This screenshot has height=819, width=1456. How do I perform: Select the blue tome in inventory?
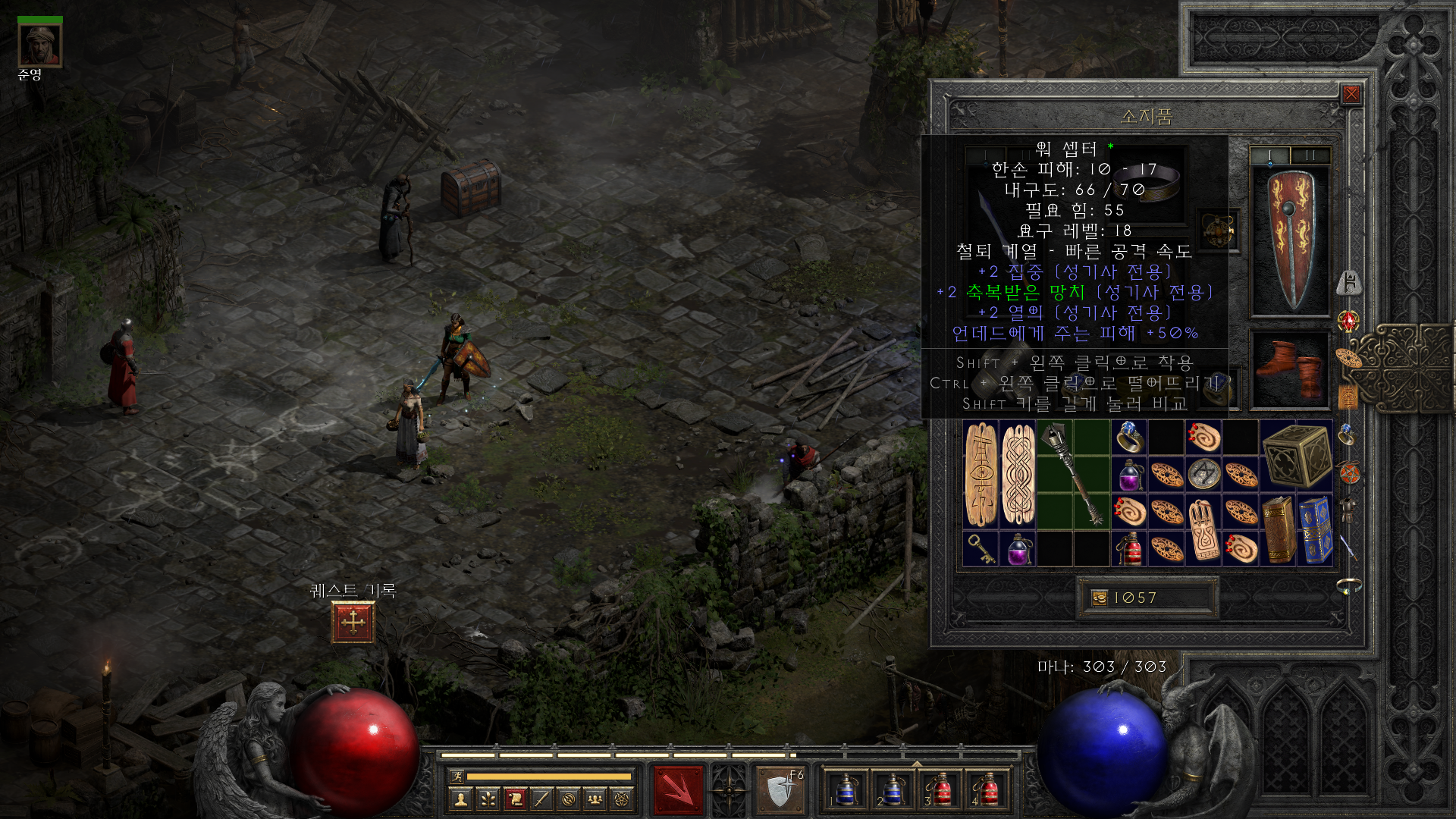[x=1315, y=530]
